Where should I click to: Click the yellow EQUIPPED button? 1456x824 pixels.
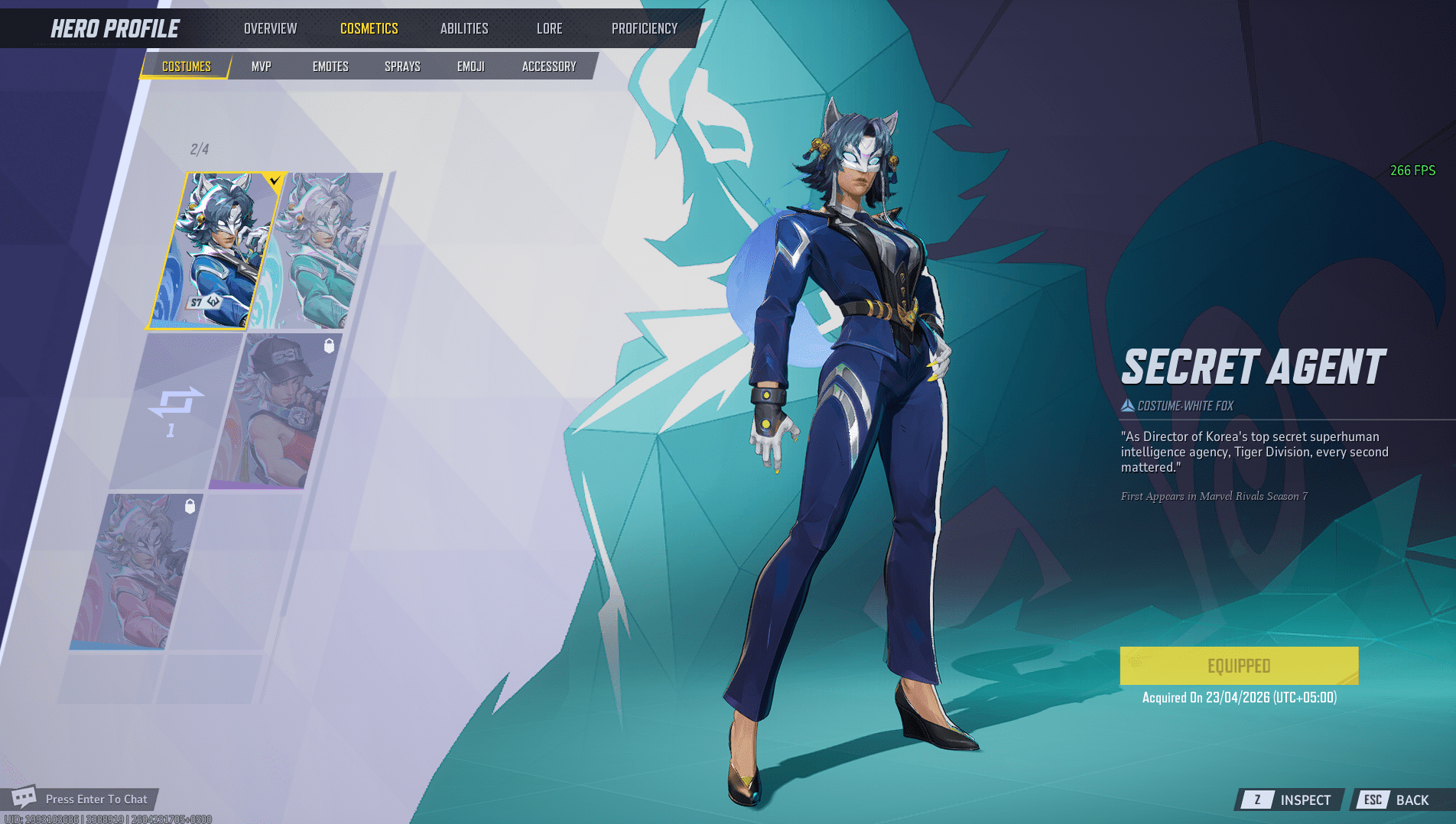coord(1239,665)
